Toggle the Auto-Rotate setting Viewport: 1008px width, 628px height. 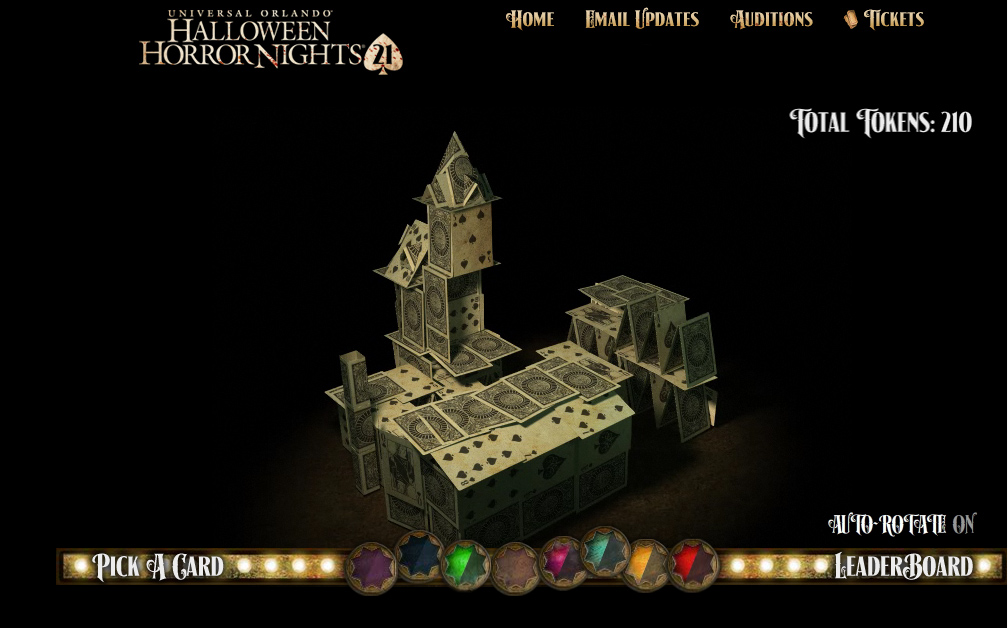[x=901, y=524]
